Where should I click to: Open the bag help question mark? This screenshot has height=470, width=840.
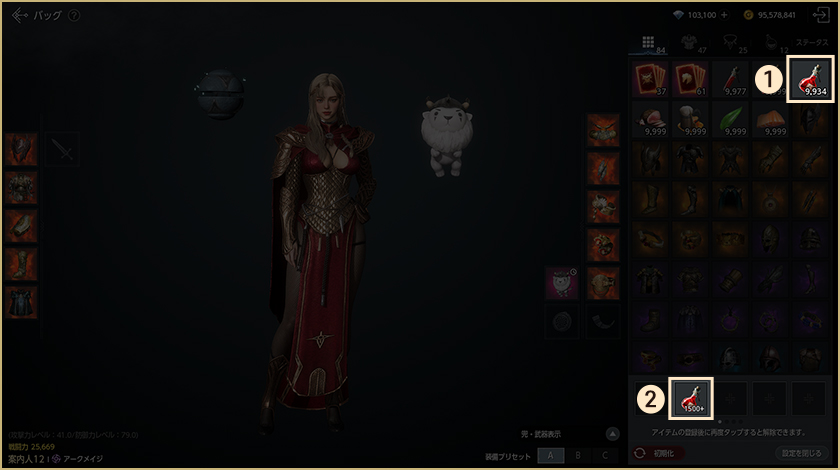pos(75,16)
